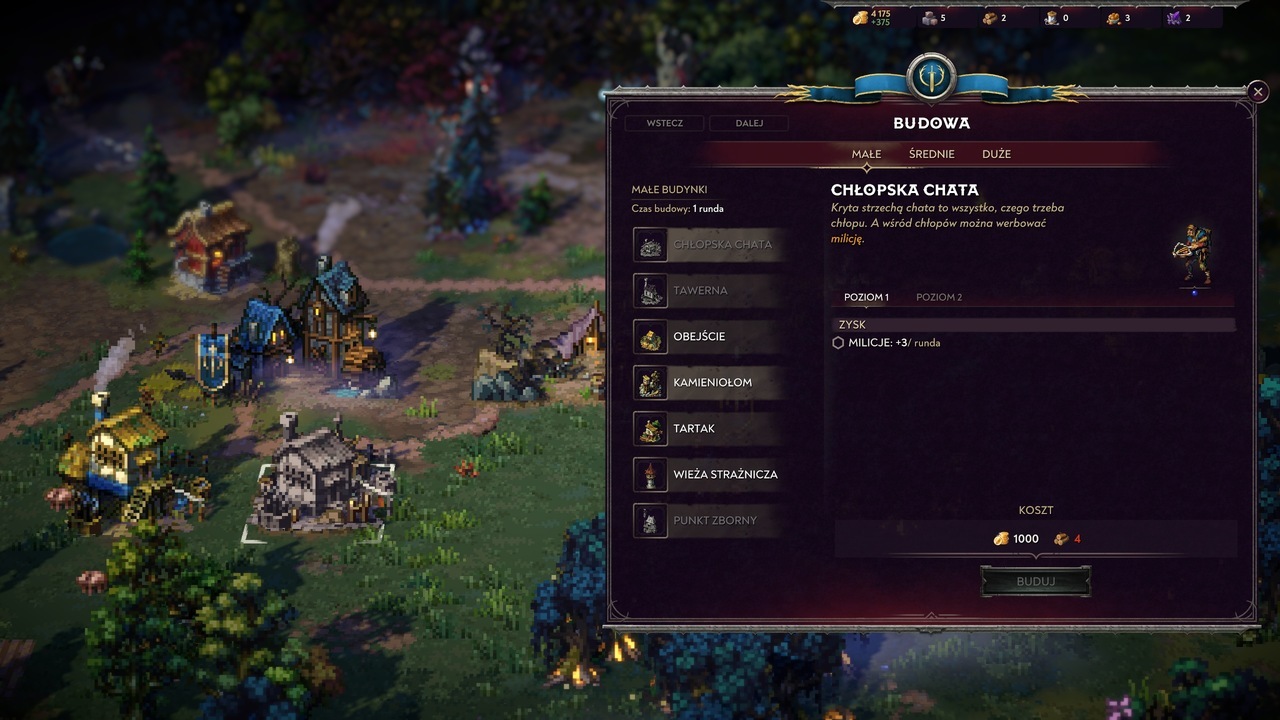Go back with the Wstecz button

(665, 123)
